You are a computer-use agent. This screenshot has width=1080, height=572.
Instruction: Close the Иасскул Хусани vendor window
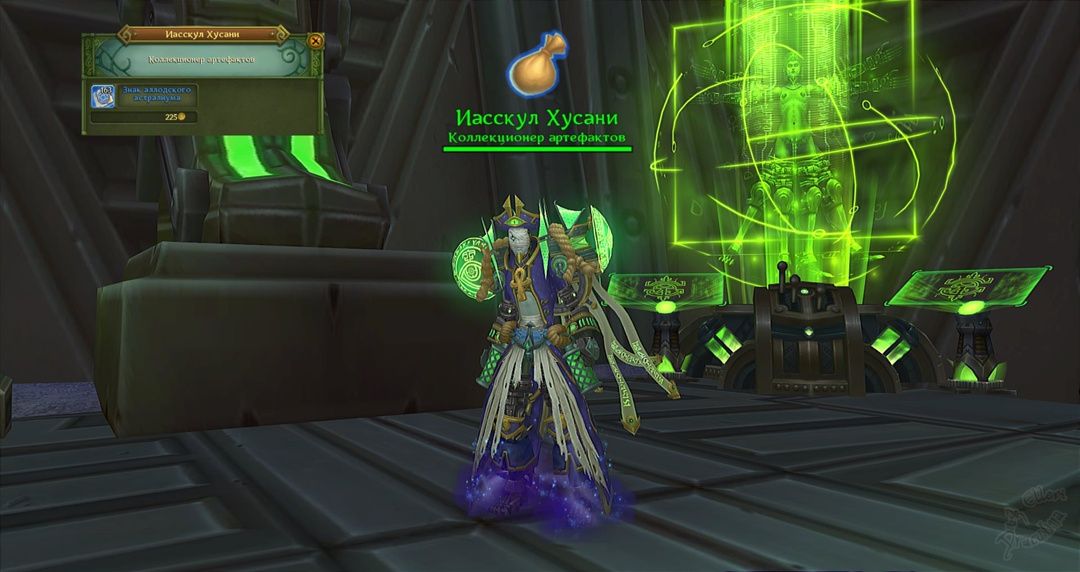(316, 41)
